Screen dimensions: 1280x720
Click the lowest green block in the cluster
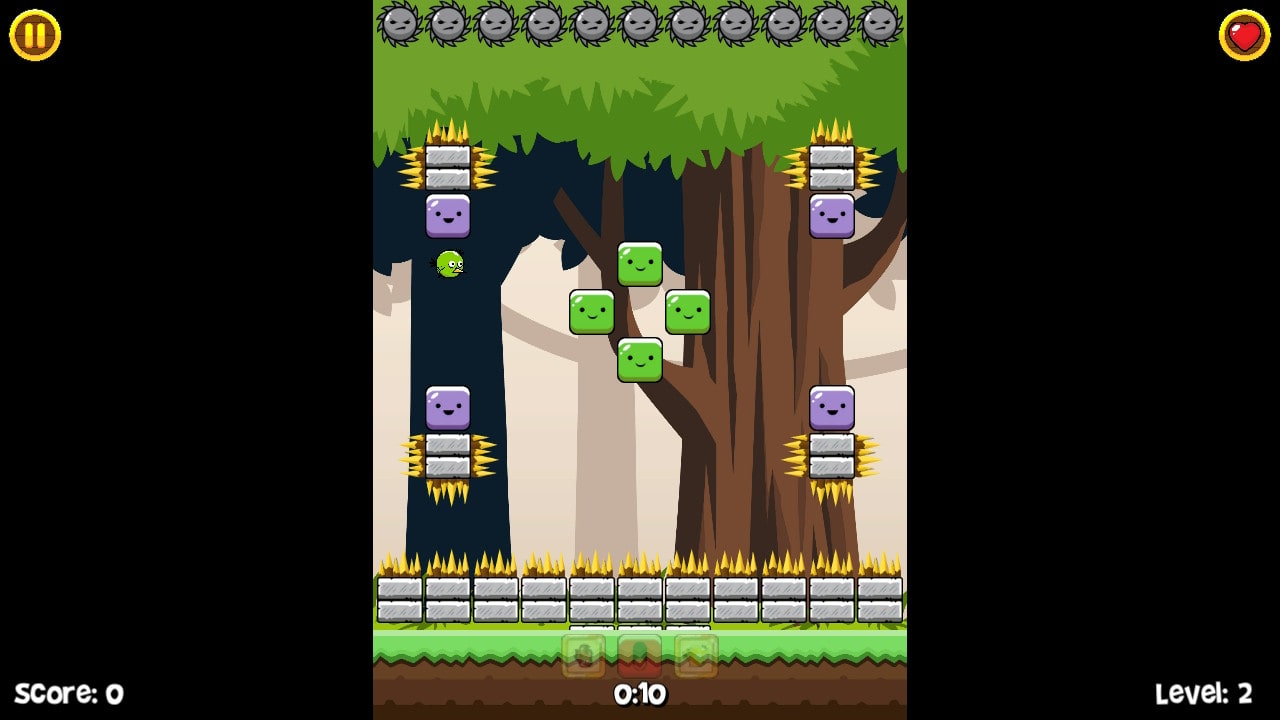pyautogui.click(x=639, y=360)
